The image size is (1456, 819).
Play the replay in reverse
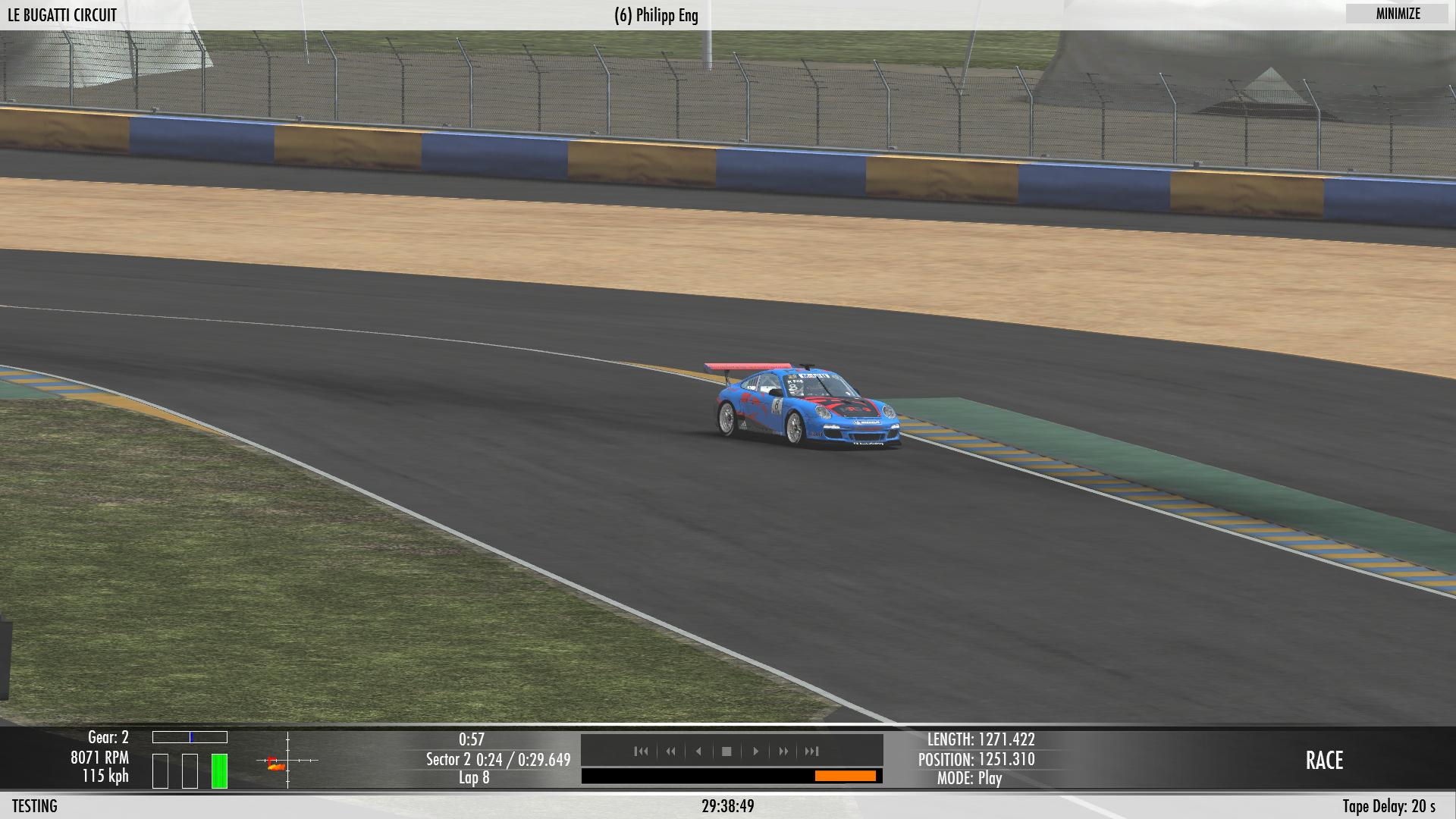pos(698,752)
